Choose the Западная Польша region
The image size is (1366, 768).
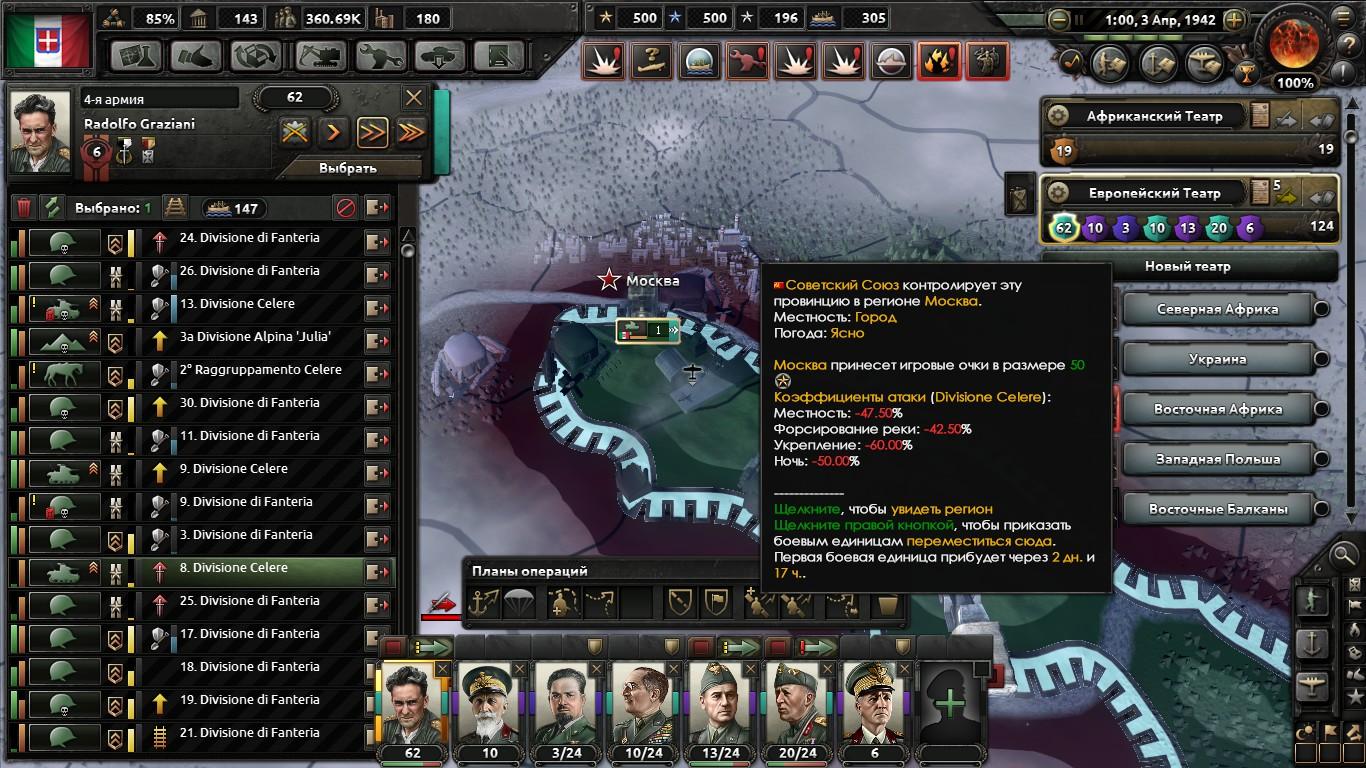(1216, 459)
